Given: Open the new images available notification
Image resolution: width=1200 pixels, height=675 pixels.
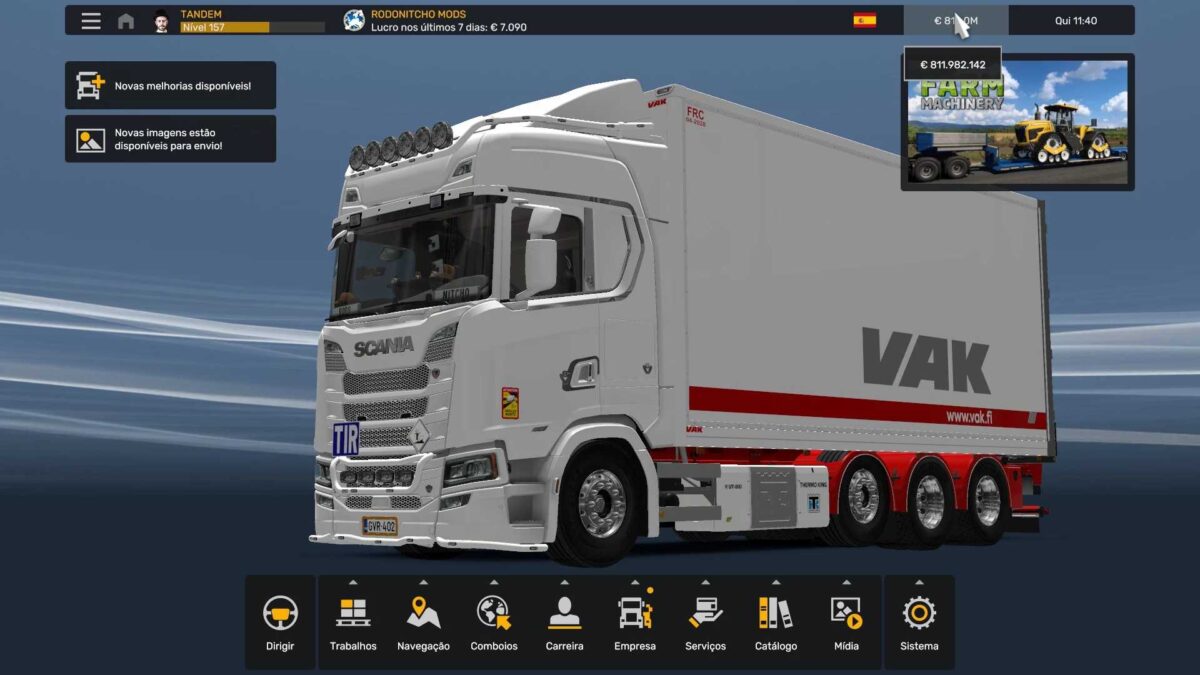Looking at the screenshot, I should [x=170, y=139].
